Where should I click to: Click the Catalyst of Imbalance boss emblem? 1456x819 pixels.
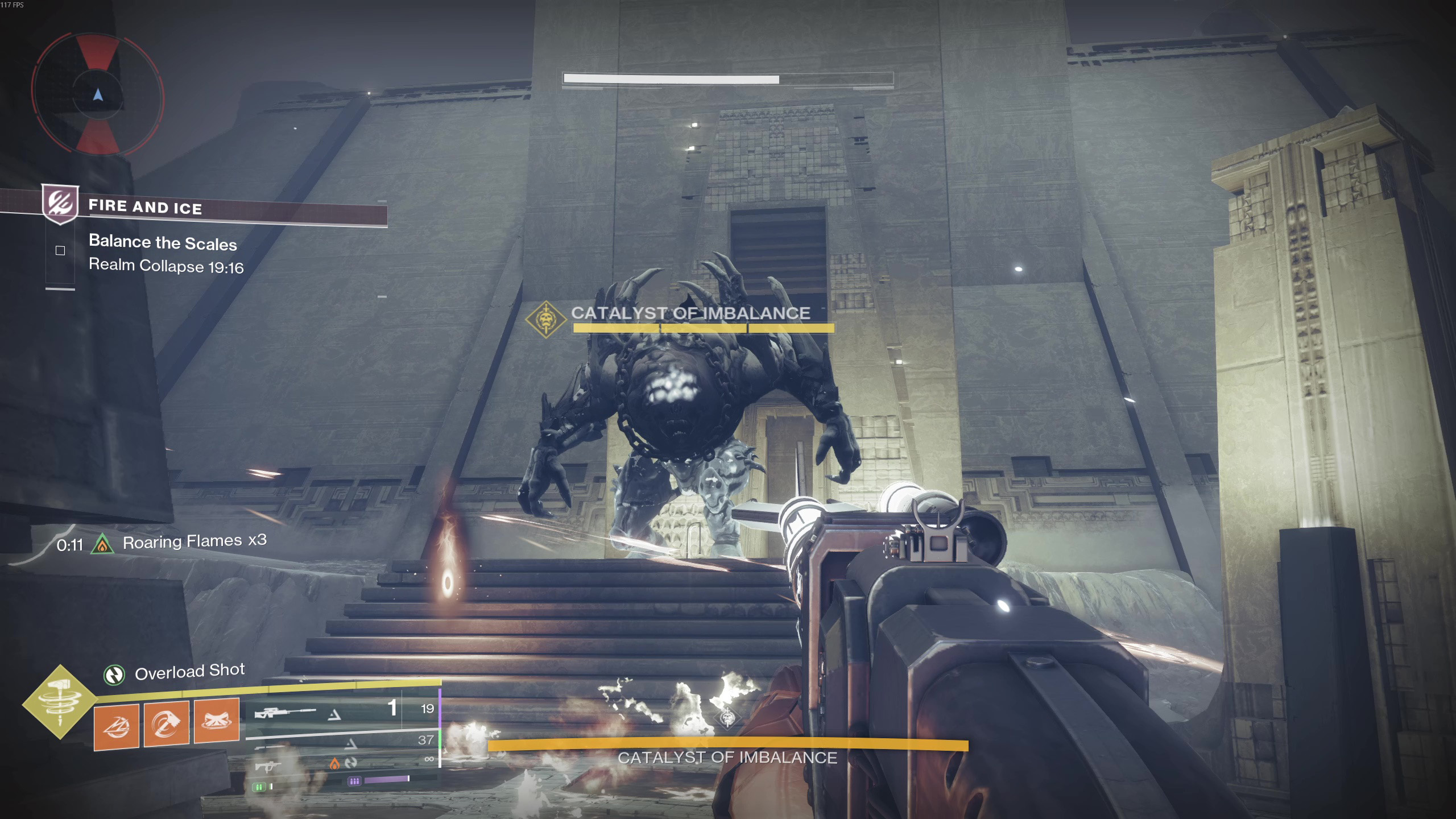click(x=545, y=319)
